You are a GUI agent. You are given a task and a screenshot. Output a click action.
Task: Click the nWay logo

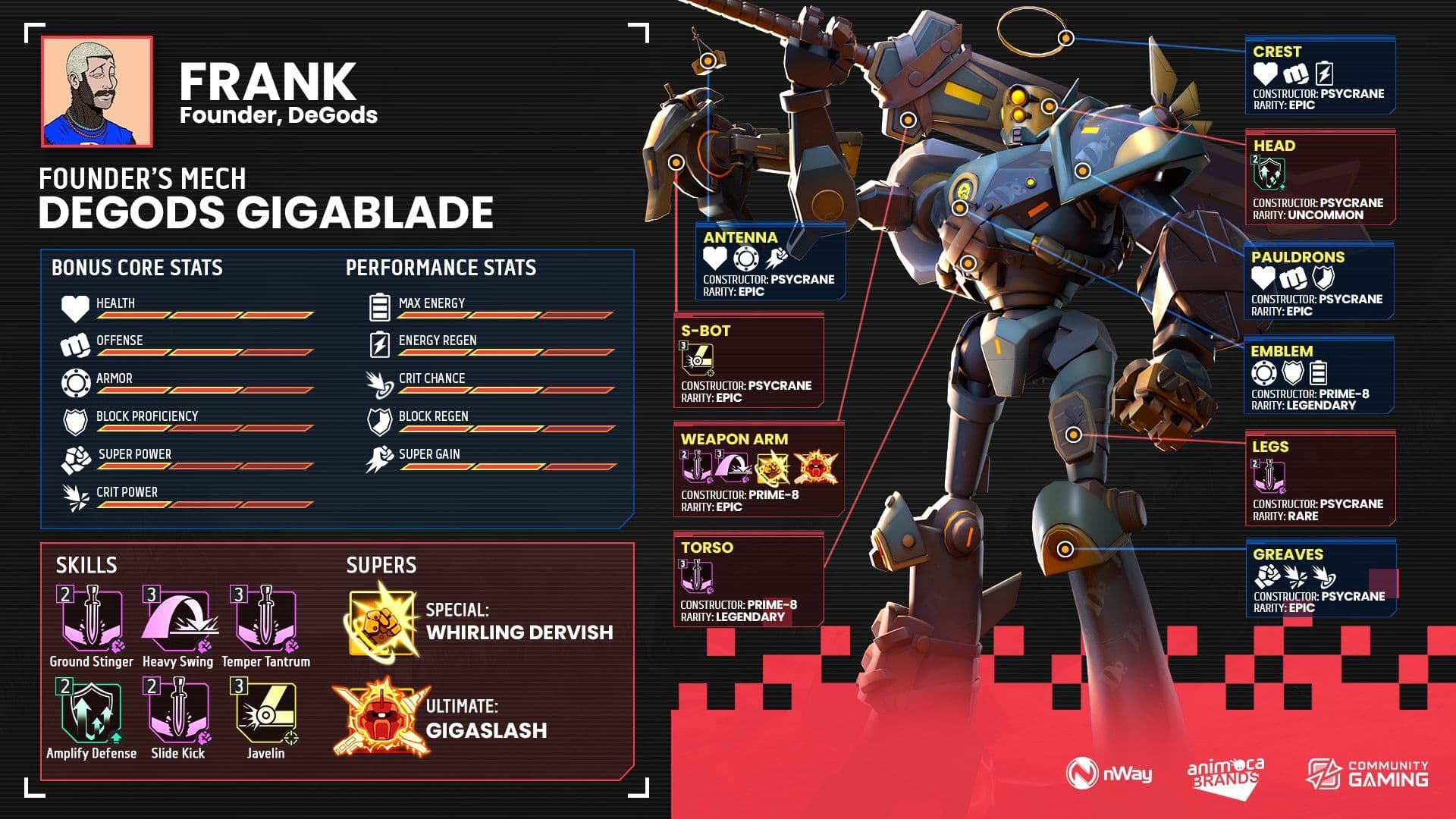[x=1109, y=773]
